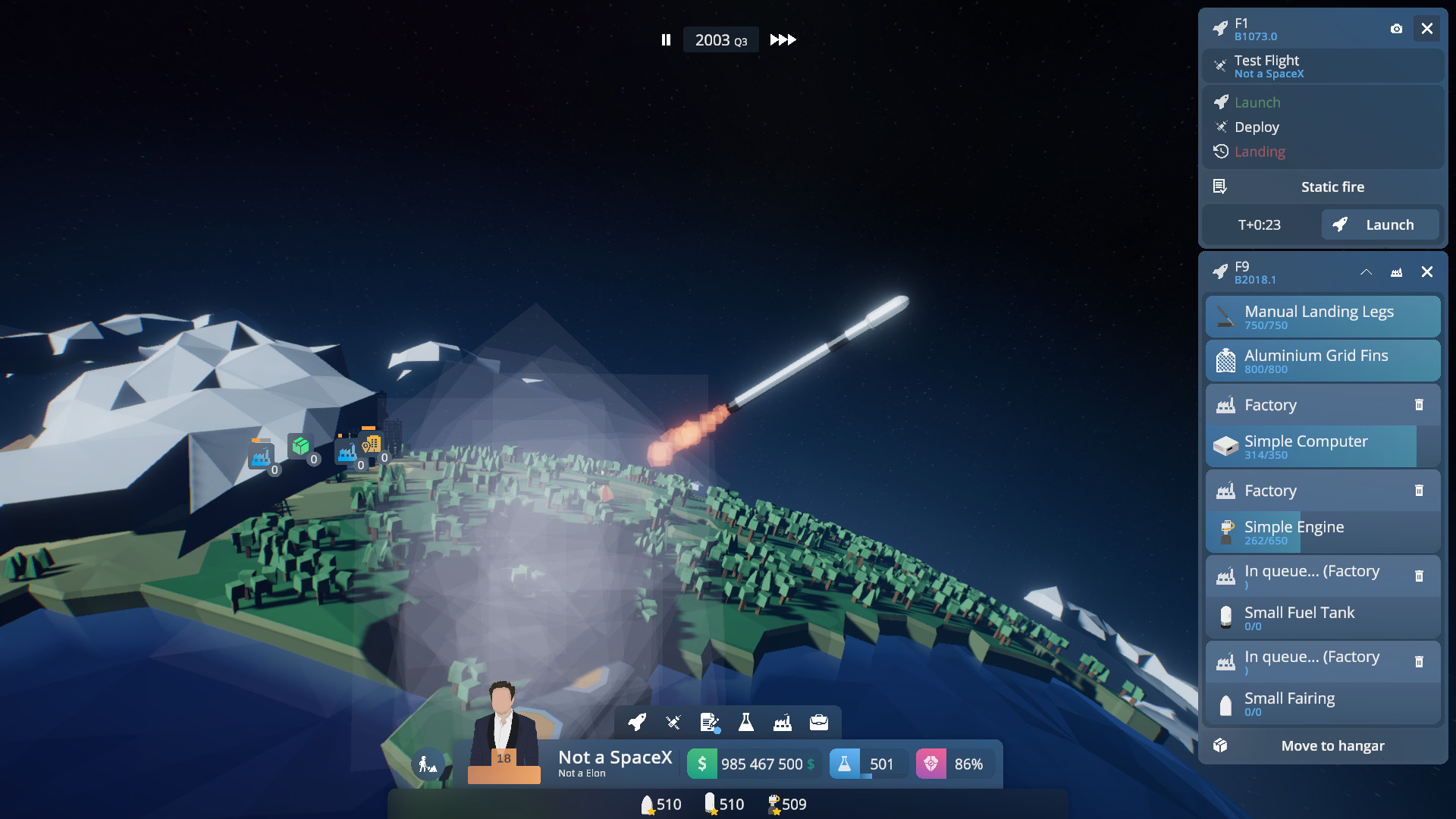Move the F9 rocket to hangar

coord(1332,746)
